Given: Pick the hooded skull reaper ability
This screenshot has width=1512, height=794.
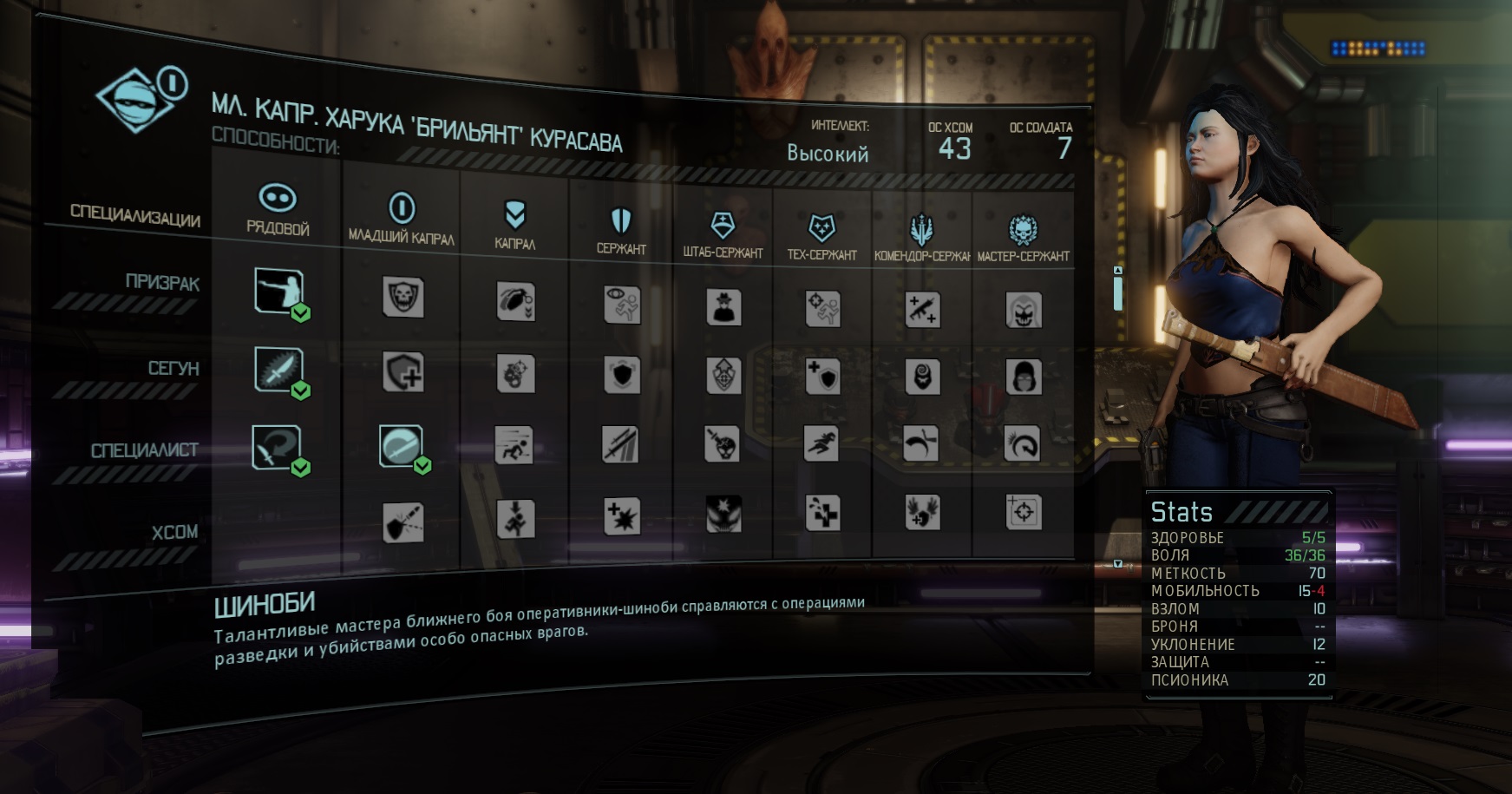Looking at the screenshot, I should tap(1024, 310).
